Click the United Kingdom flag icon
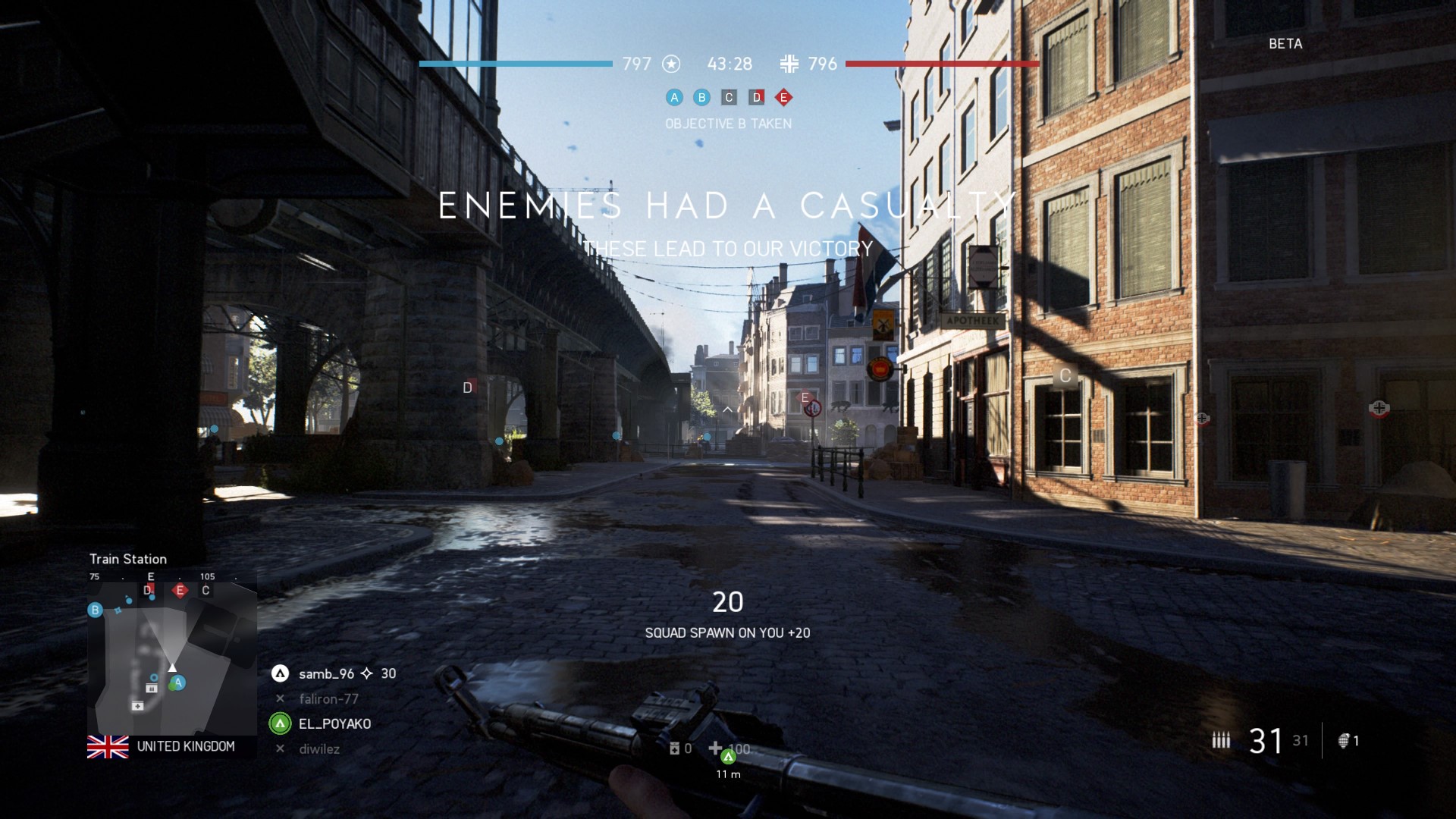Viewport: 1456px width, 819px height. click(108, 747)
